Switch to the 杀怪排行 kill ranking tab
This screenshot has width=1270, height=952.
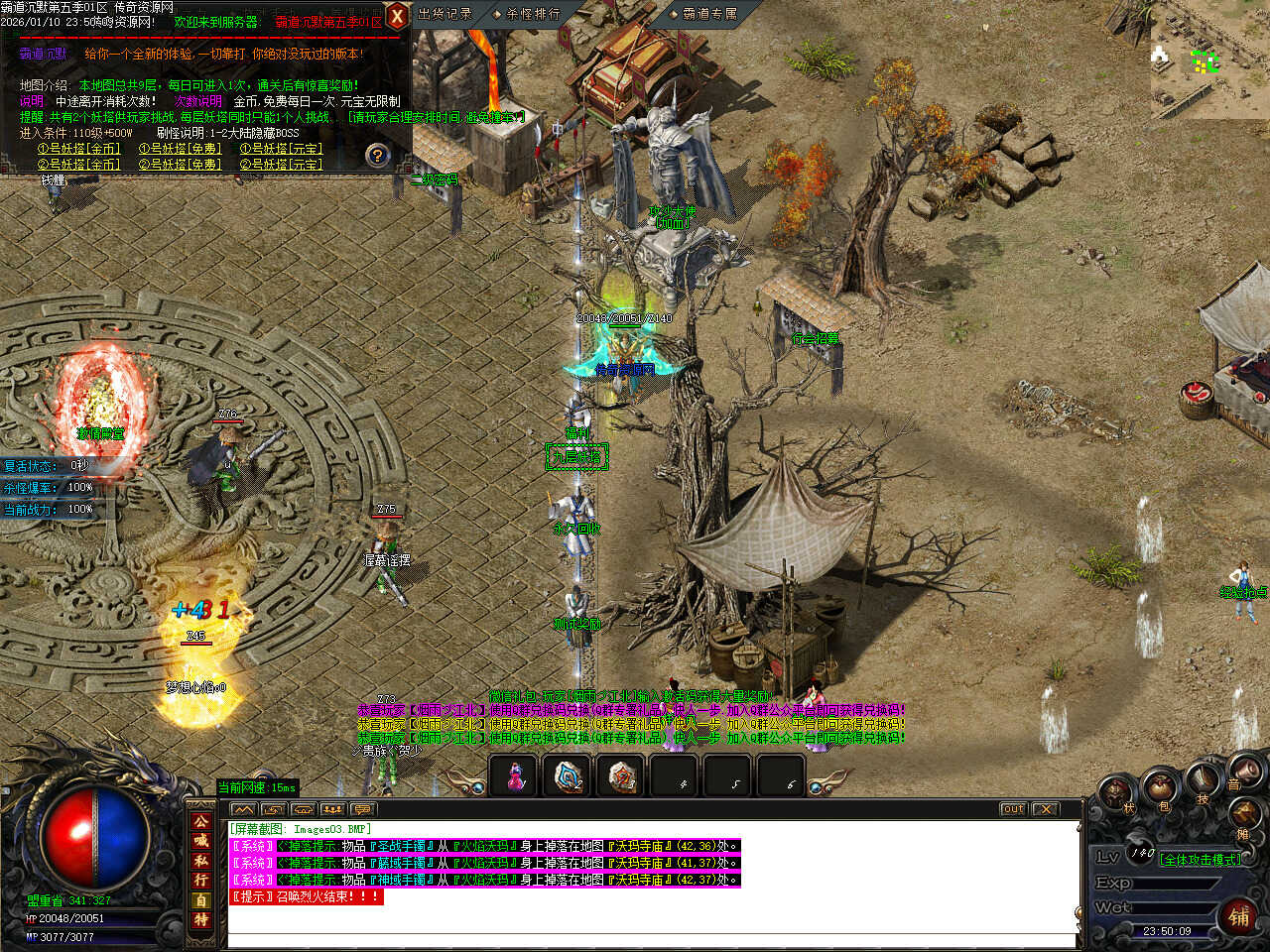[x=532, y=14]
